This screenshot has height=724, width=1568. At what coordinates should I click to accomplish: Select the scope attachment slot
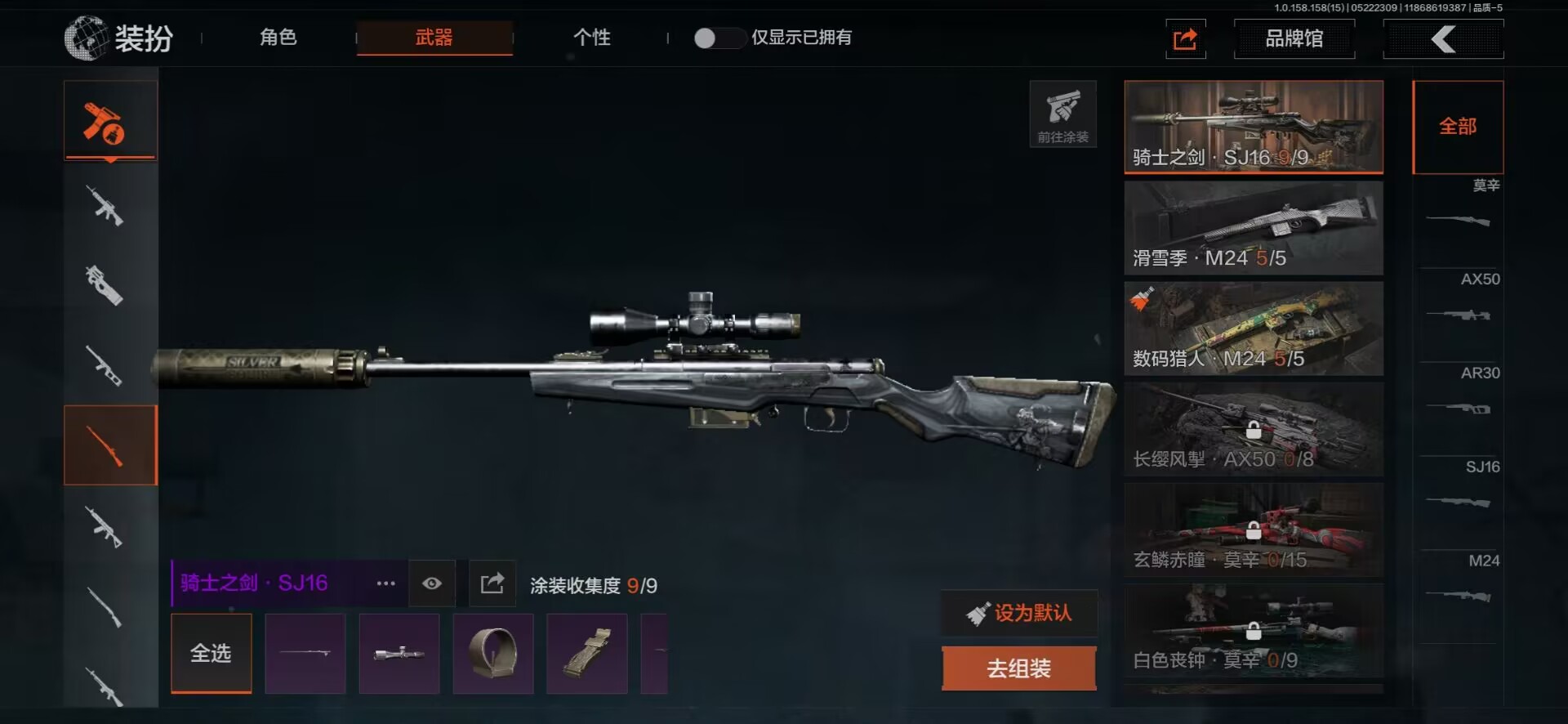[x=399, y=653]
